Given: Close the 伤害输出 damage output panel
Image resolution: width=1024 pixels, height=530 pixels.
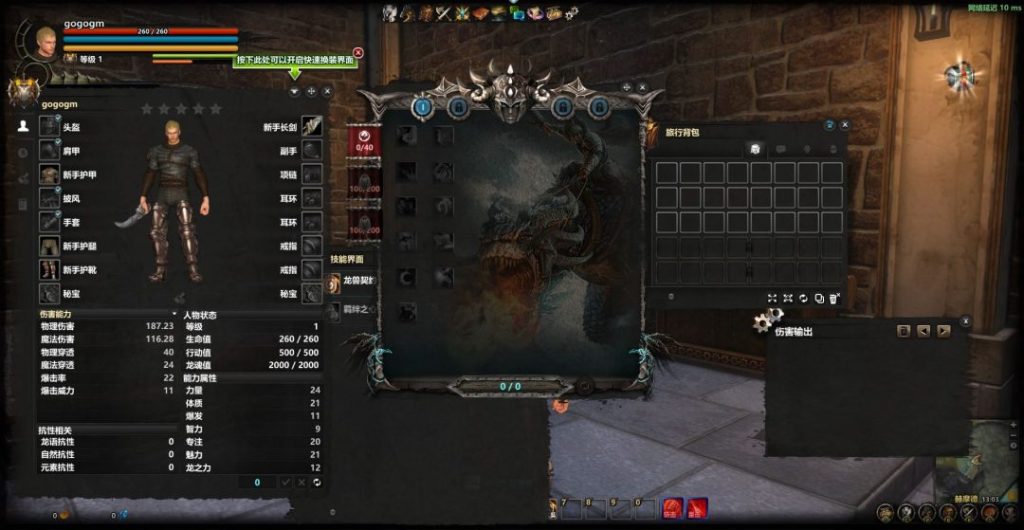Looking at the screenshot, I should pyautogui.click(x=964, y=321).
